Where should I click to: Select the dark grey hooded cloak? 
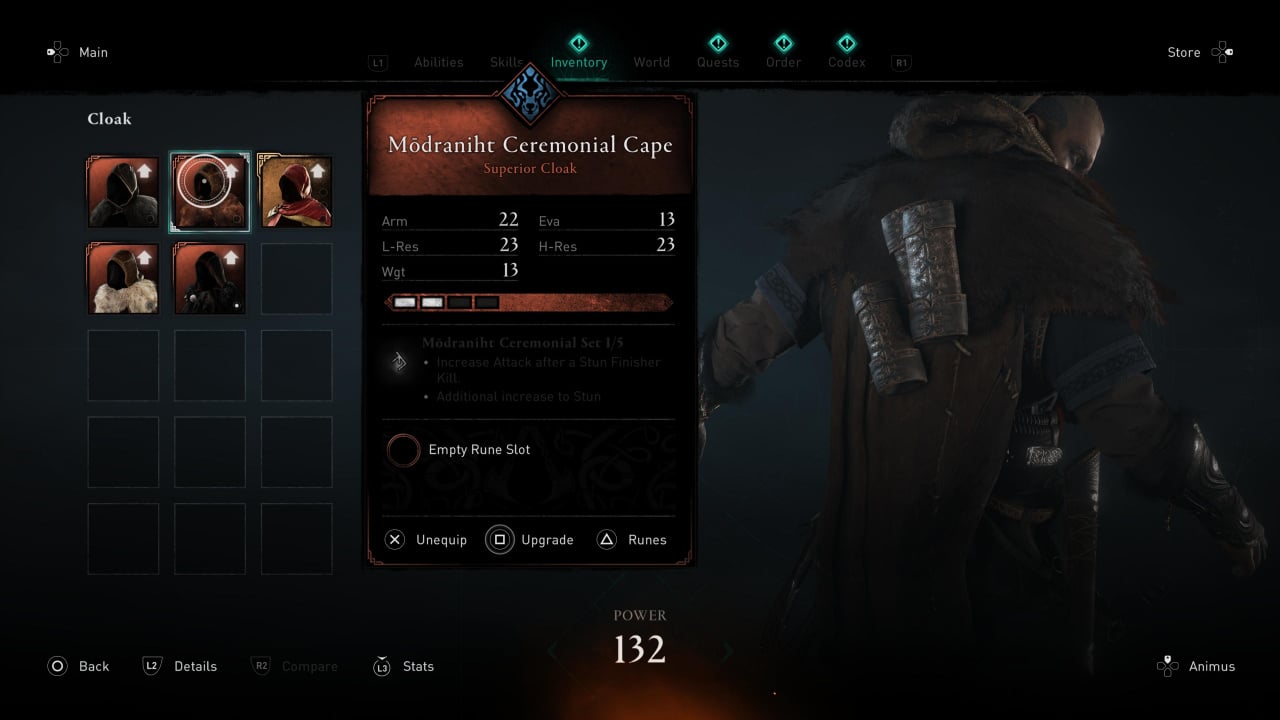[123, 192]
